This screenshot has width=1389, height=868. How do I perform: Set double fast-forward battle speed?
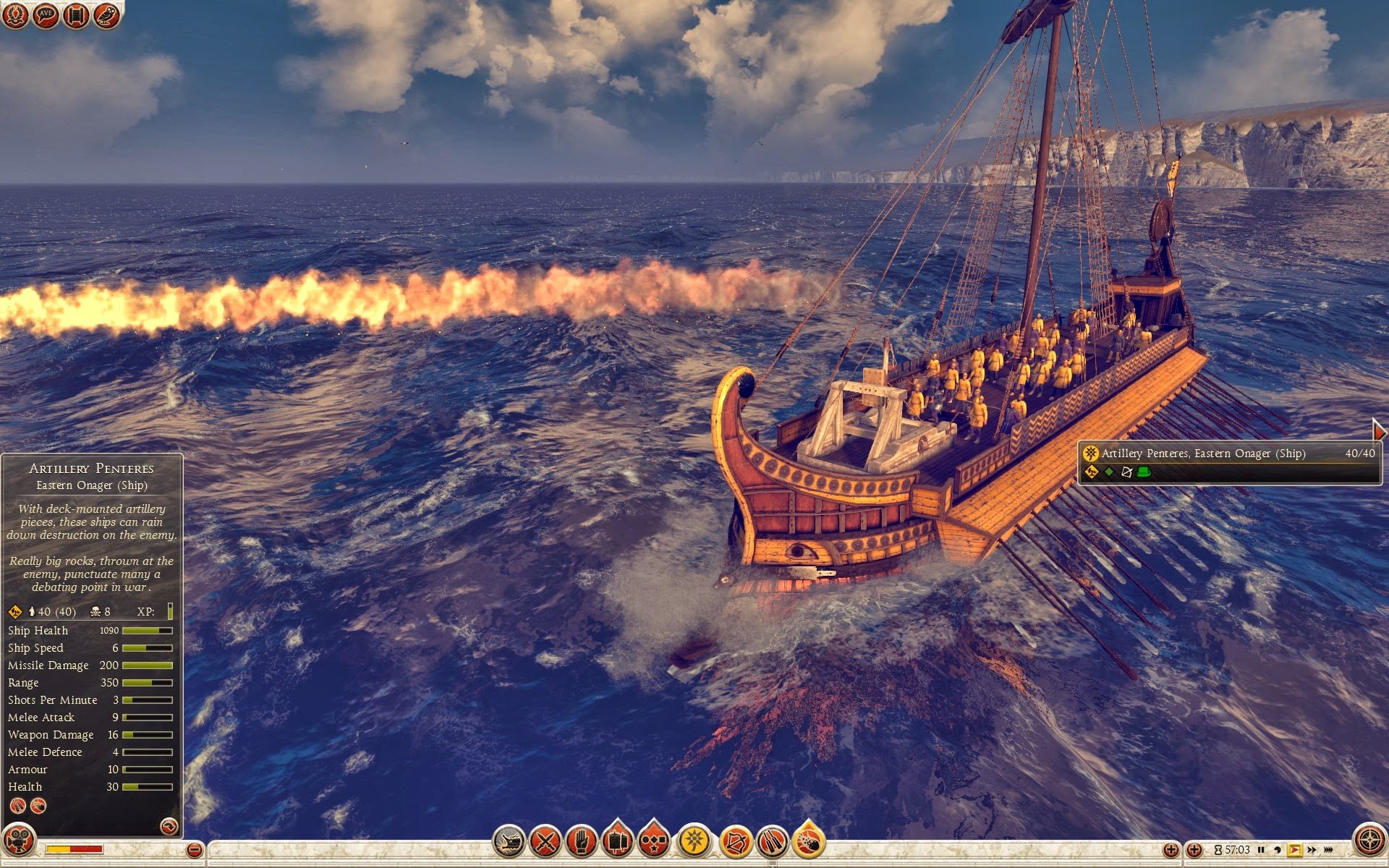(1312, 850)
